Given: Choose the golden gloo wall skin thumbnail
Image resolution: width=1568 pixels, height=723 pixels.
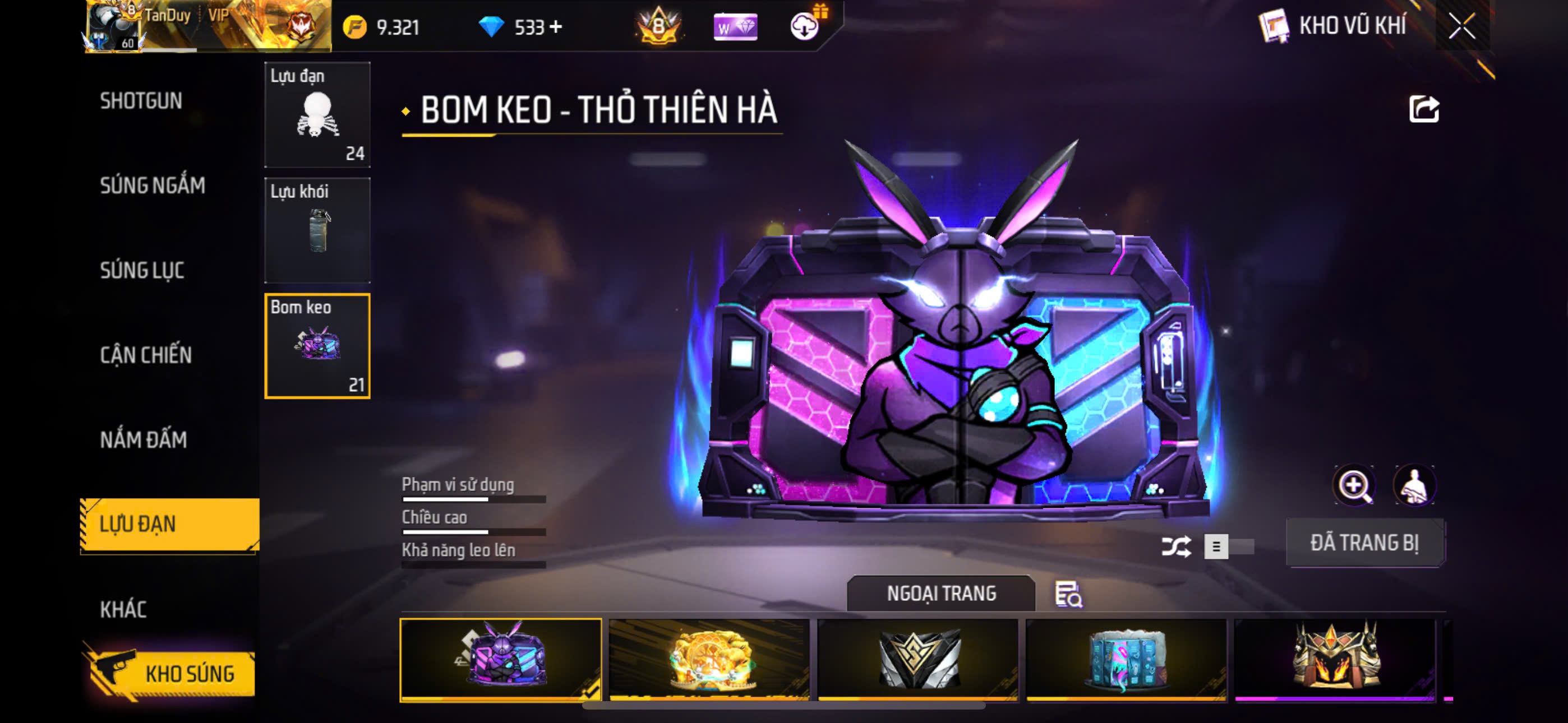Looking at the screenshot, I should pos(708,659).
